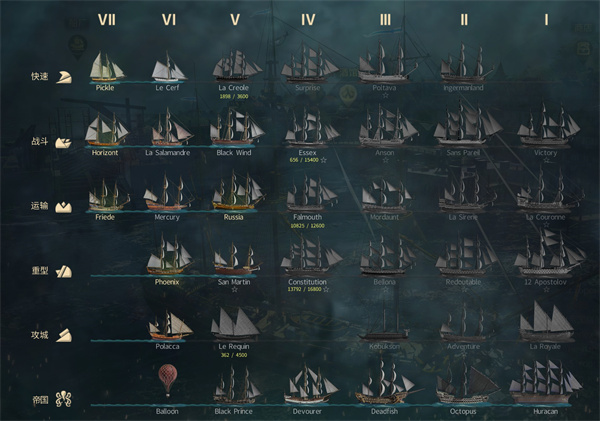
Task: Pick the Horizont battle ship
Action: coord(105,130)
